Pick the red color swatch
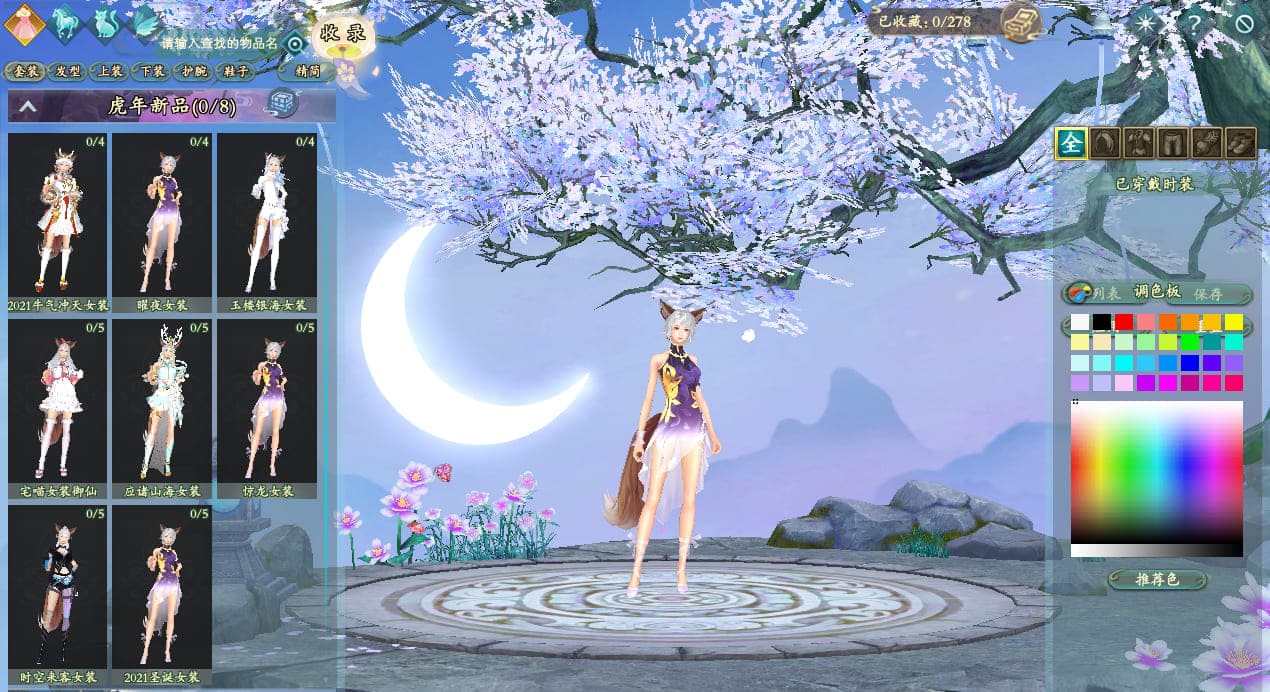This screenshot has height=692, width=1270. pyautogui.click(x=1124, y=322)
